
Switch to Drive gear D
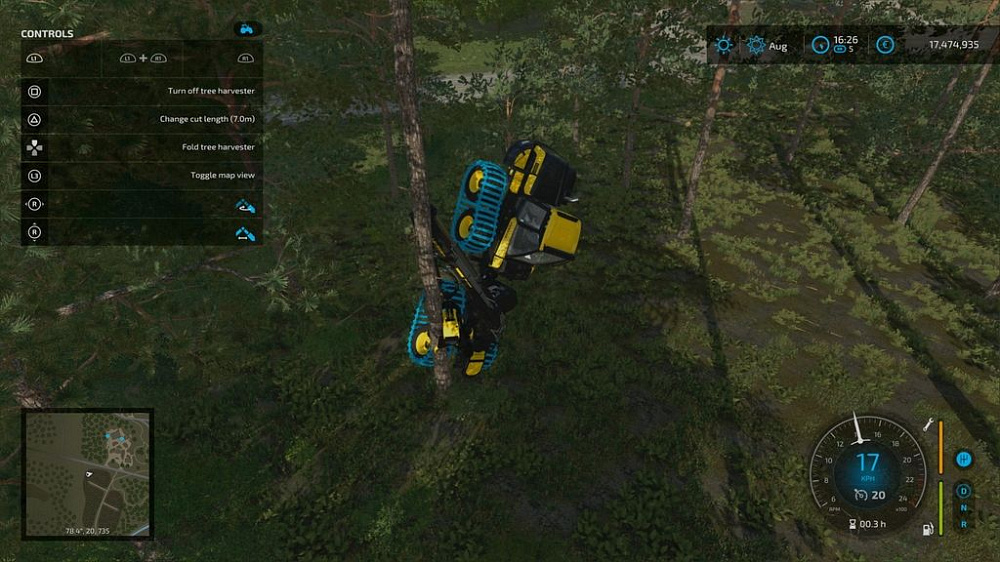pos(964,491)
